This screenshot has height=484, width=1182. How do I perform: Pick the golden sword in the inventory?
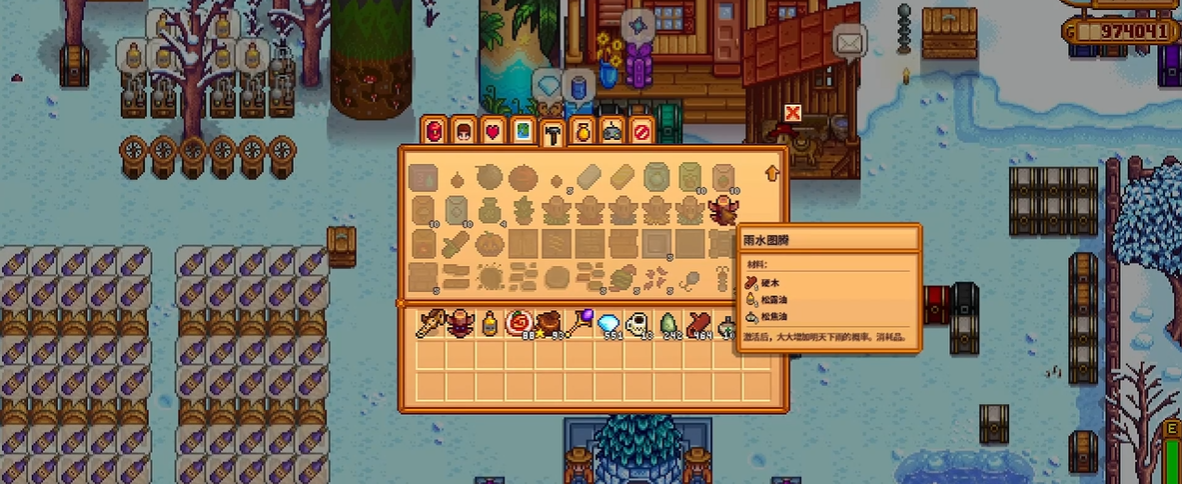(x=430, y=324)
